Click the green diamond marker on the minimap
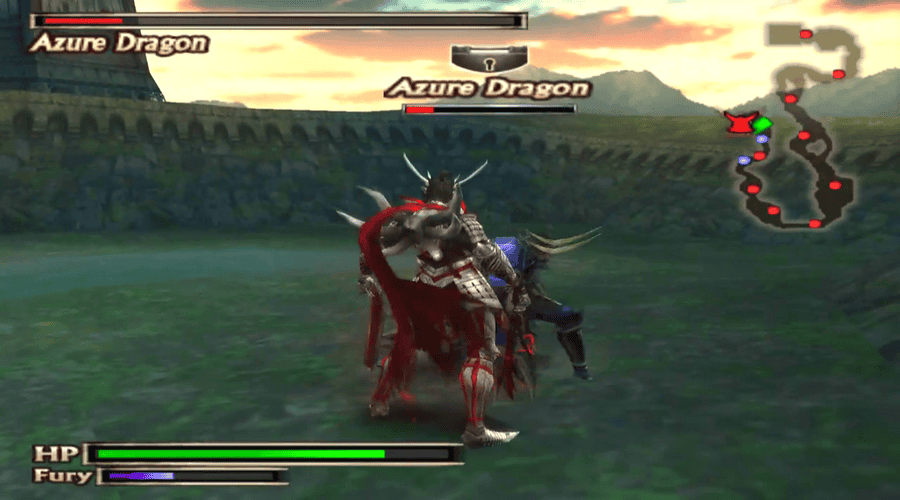Image resolution: width=900 pixels, height=500 pixels. pos(763,124)
